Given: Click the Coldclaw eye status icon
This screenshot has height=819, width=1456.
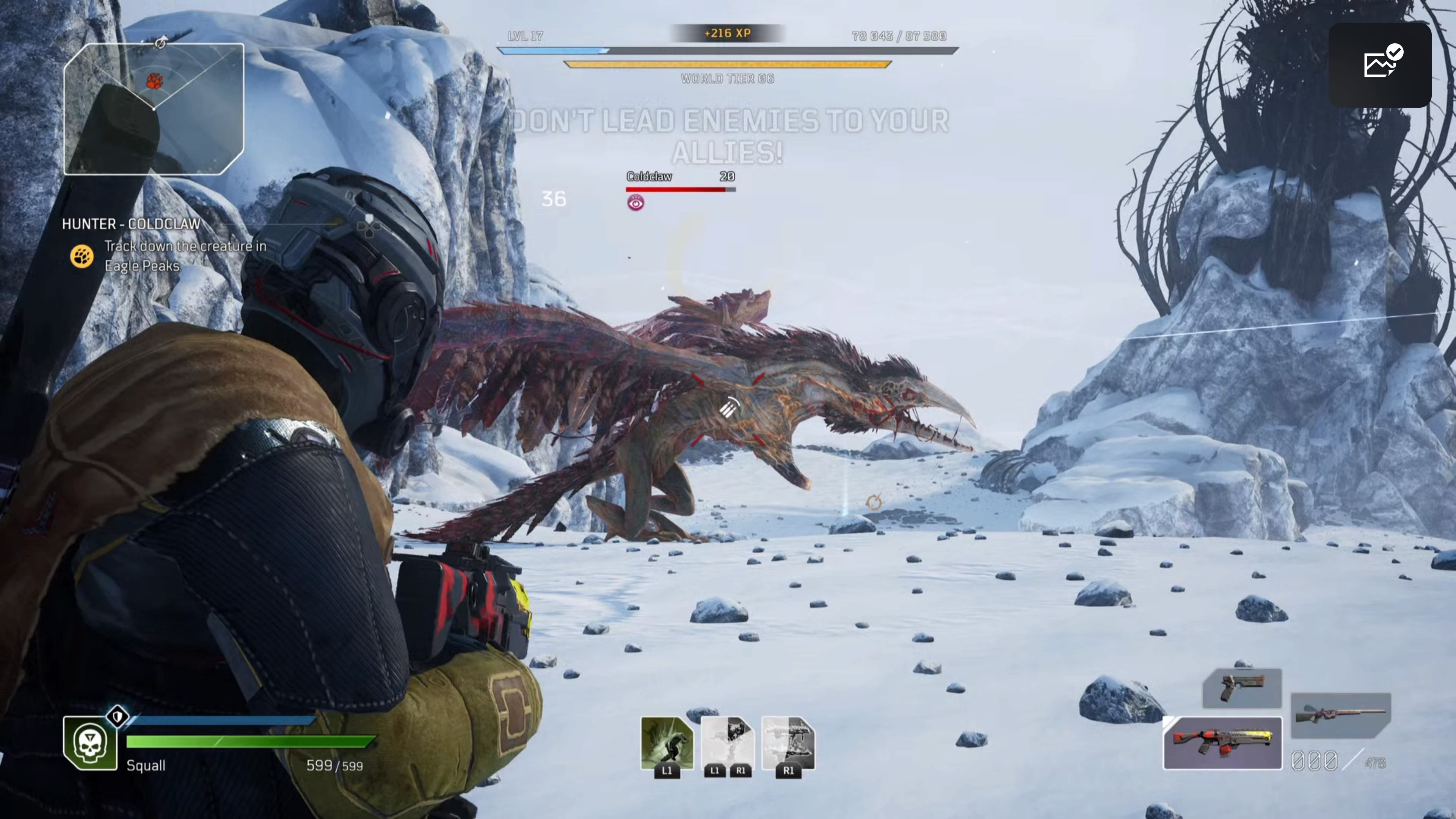Looking at the screenshot, I should tap(635, 203).
